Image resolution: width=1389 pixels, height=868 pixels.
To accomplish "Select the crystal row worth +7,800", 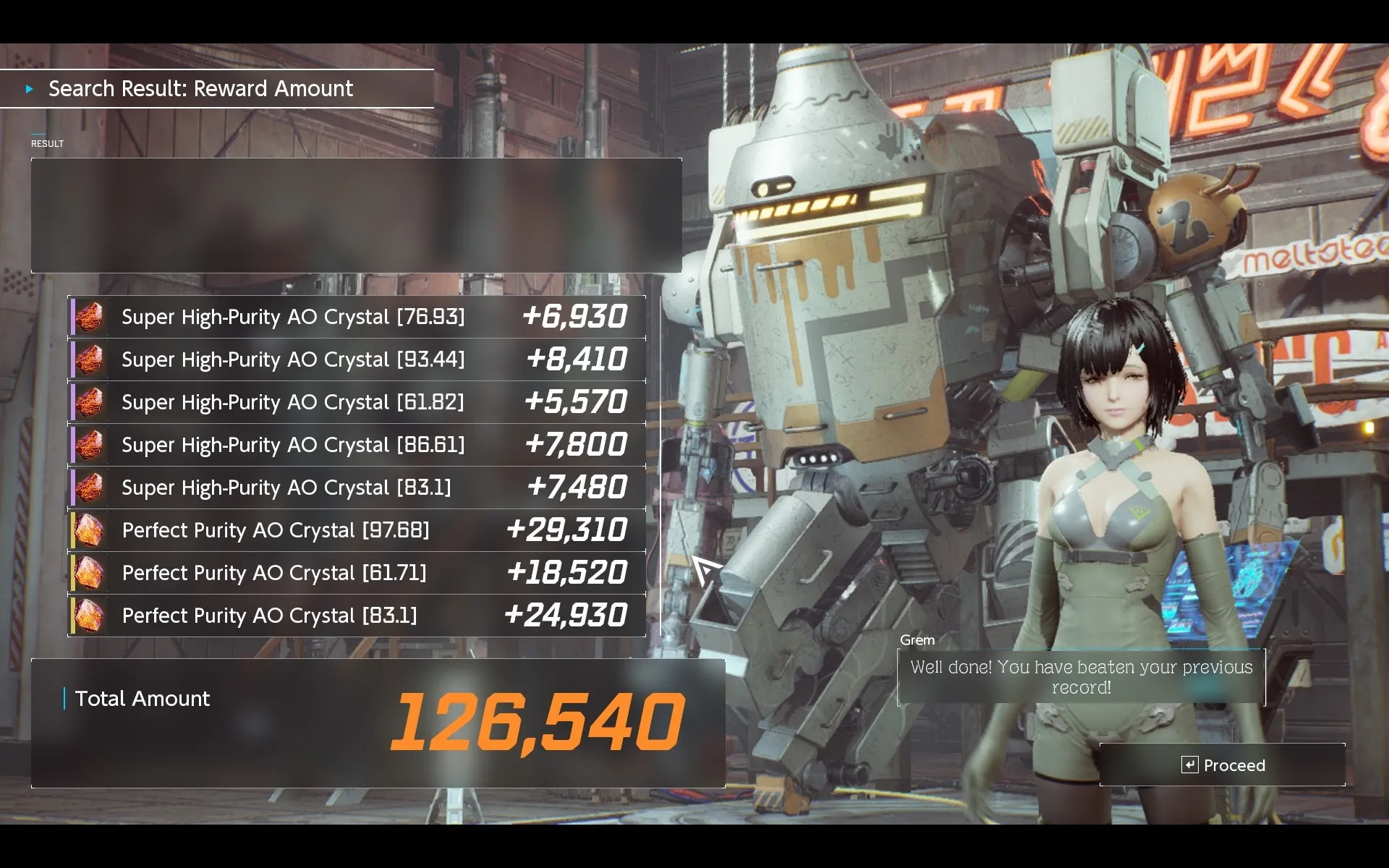I will click(x=357, y=445).
